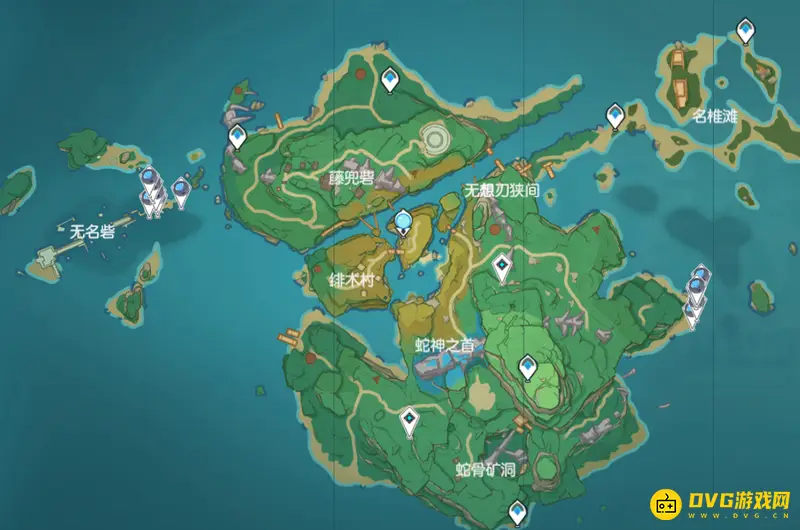Select the waypoint directly south of 蛇骨矿洞

pyautogui.click(x=517, y=510)
